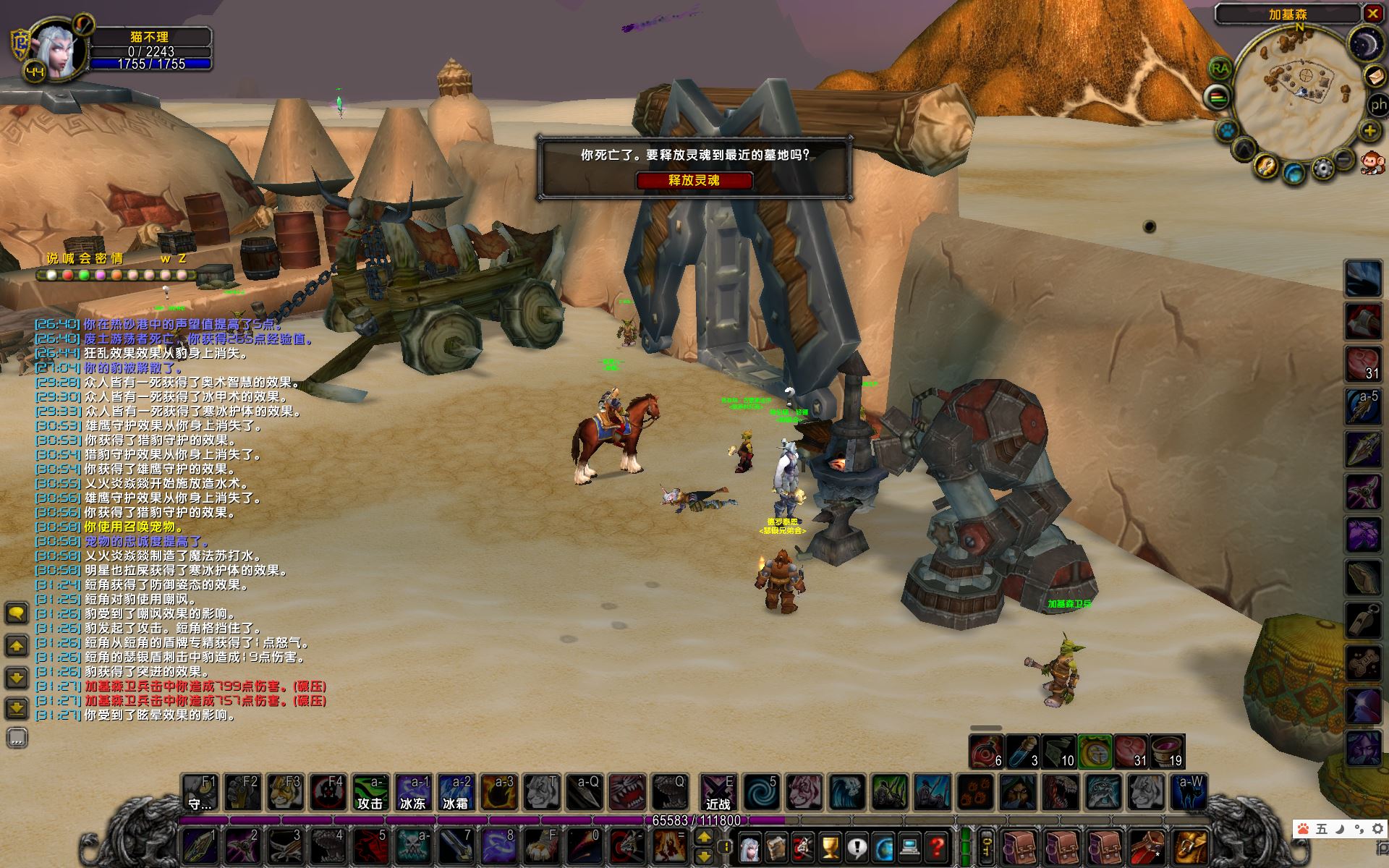Select the player portrait 猫不理

(x=59, y=51)
